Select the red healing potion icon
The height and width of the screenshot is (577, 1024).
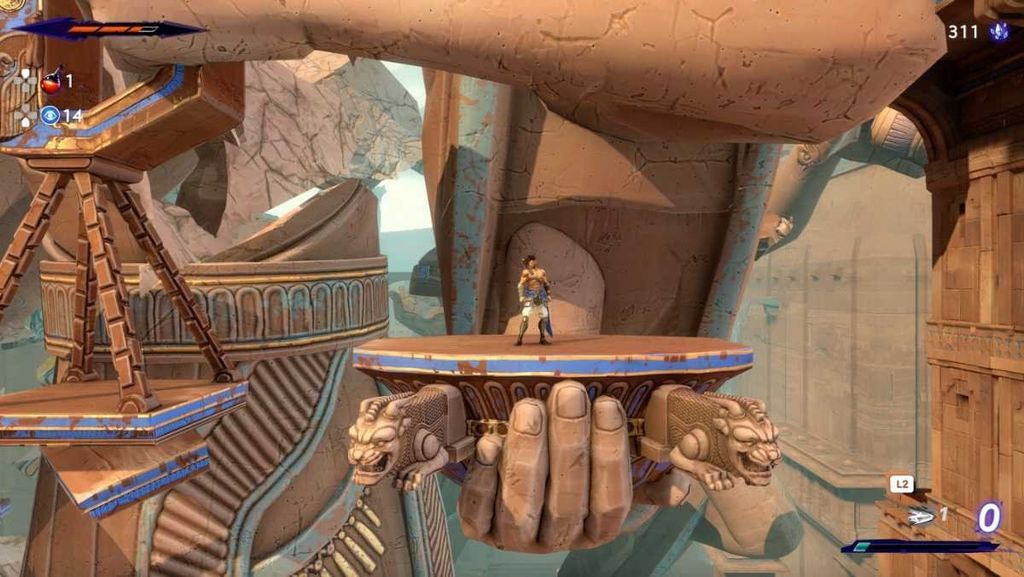pyautogui.click(x=51, y=82)
